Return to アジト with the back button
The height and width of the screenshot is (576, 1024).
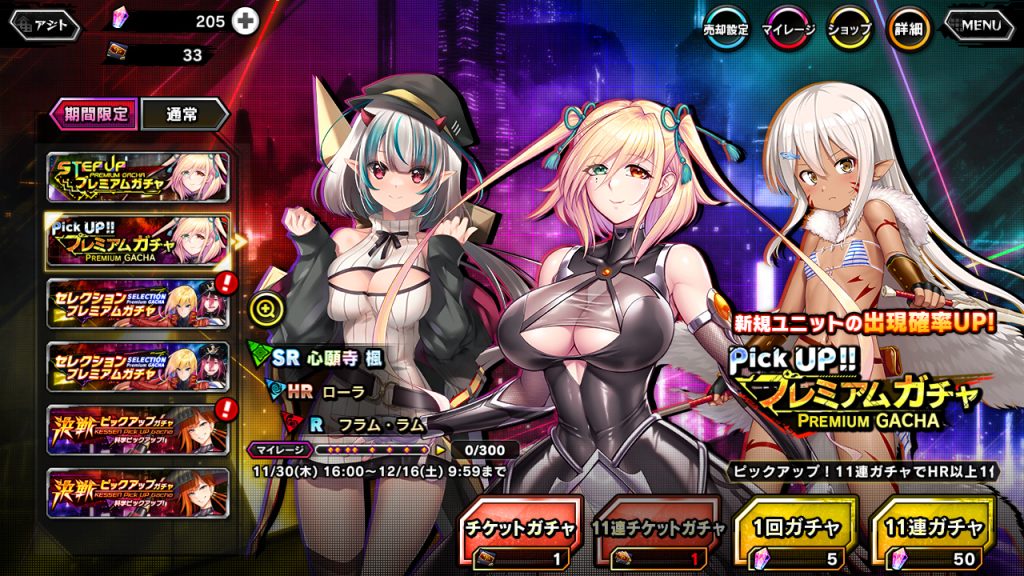[x=46, y=26]
